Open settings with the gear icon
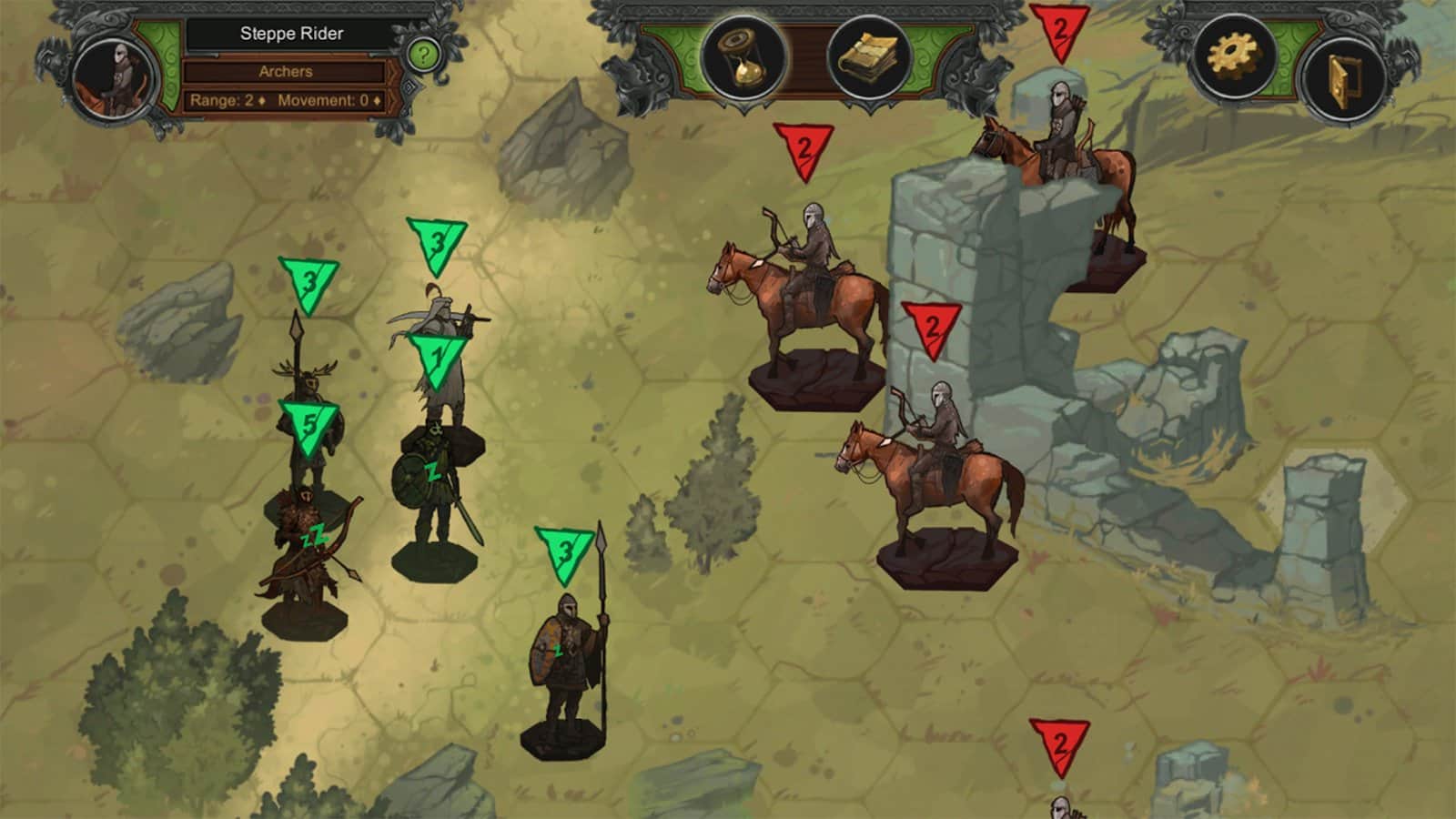This screenshot has height=819, width=1456. pos(1234,56)
